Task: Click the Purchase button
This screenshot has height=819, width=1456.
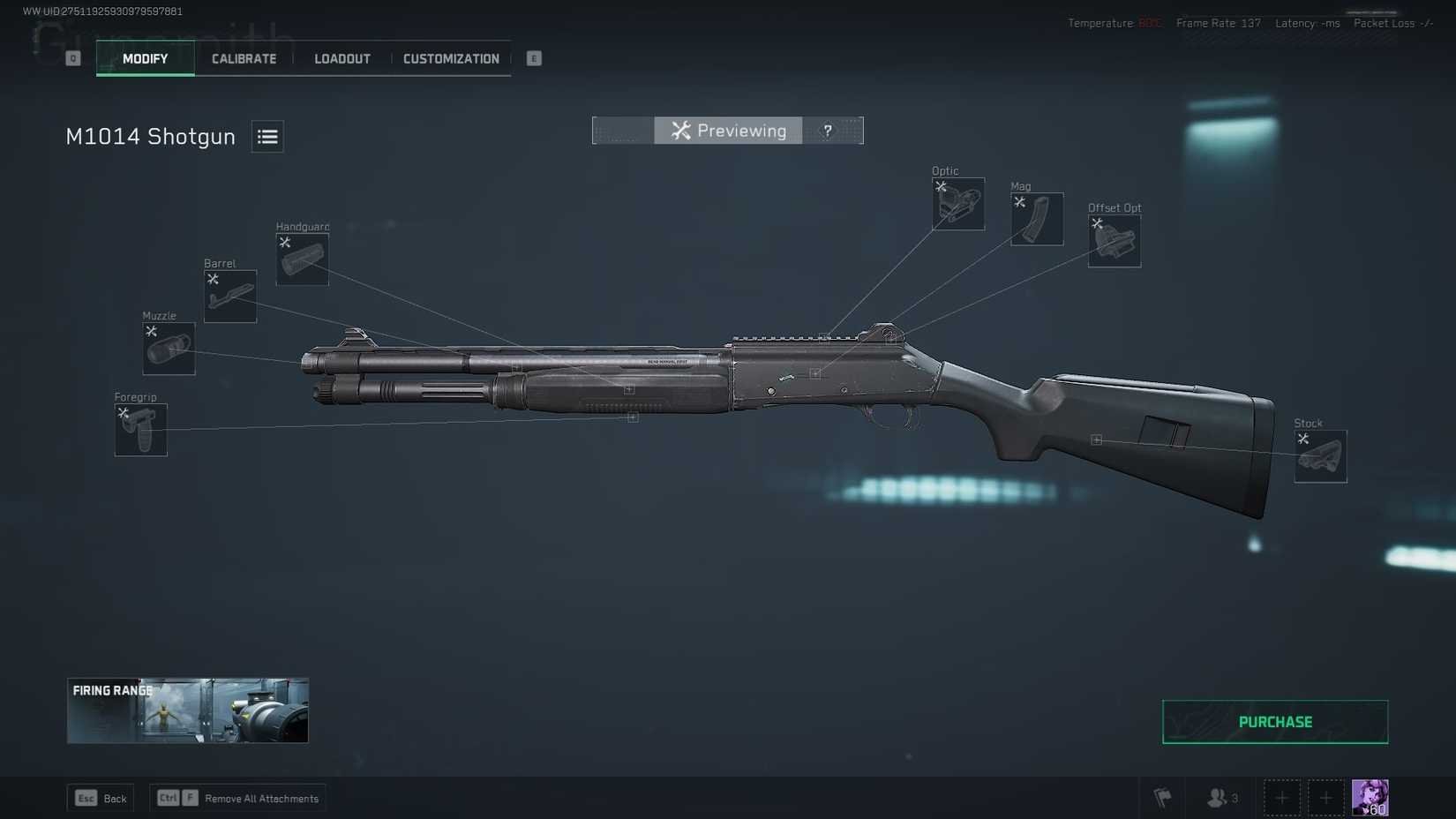Action: click(1274, 721)
